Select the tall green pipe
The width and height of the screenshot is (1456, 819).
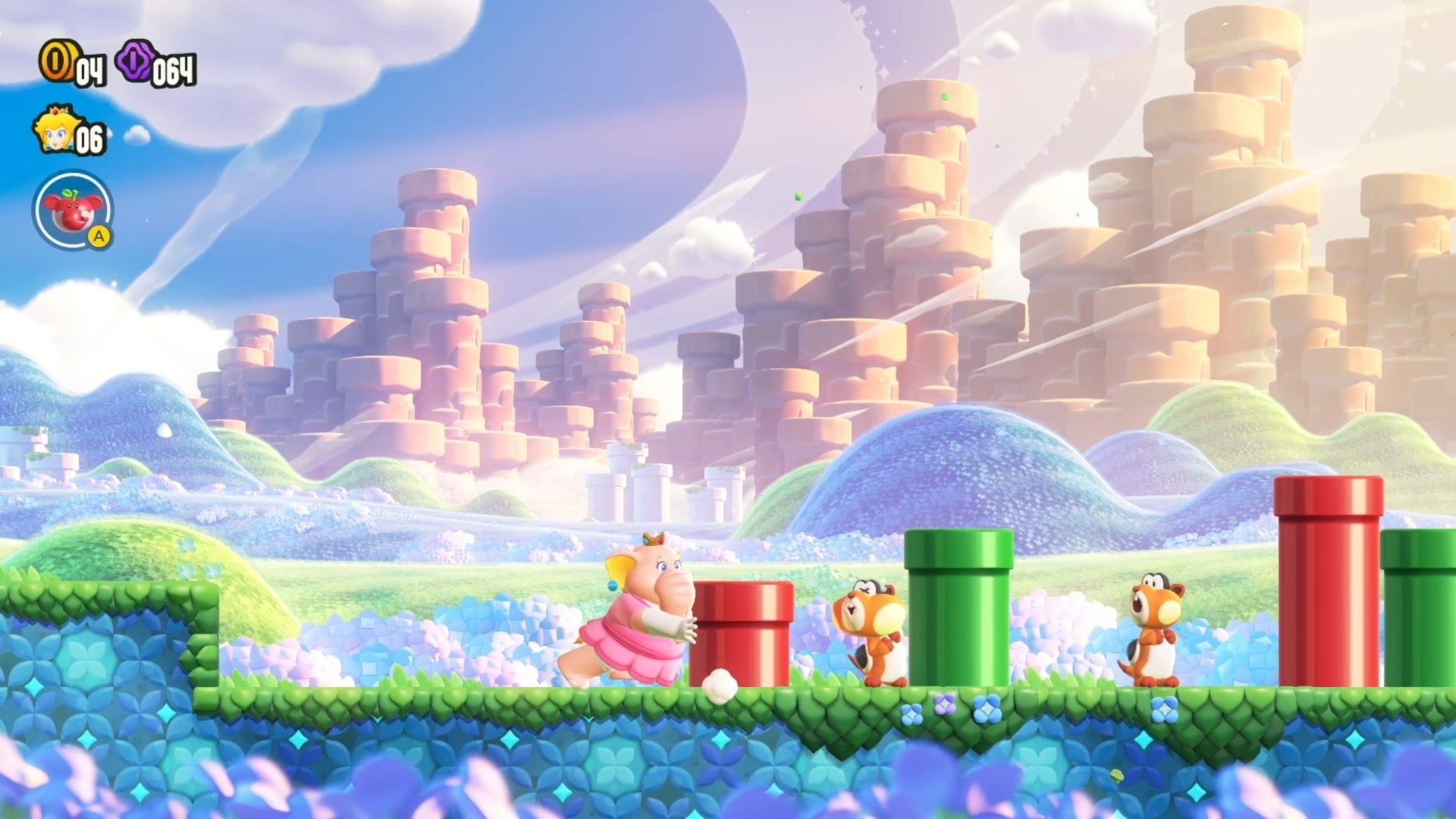coord(957,607)
